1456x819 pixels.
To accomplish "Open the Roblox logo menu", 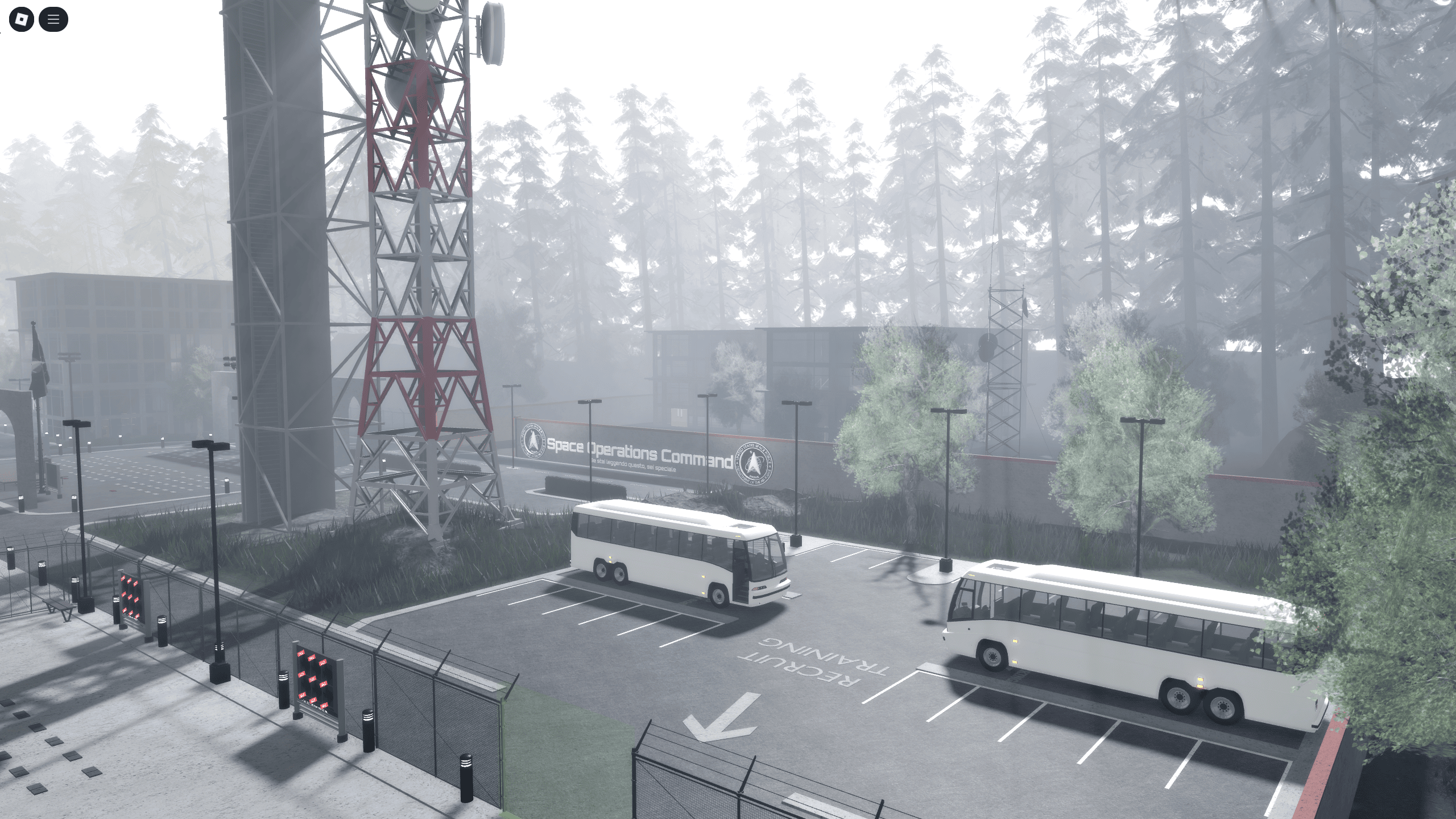I will click(x=23, y=19).
